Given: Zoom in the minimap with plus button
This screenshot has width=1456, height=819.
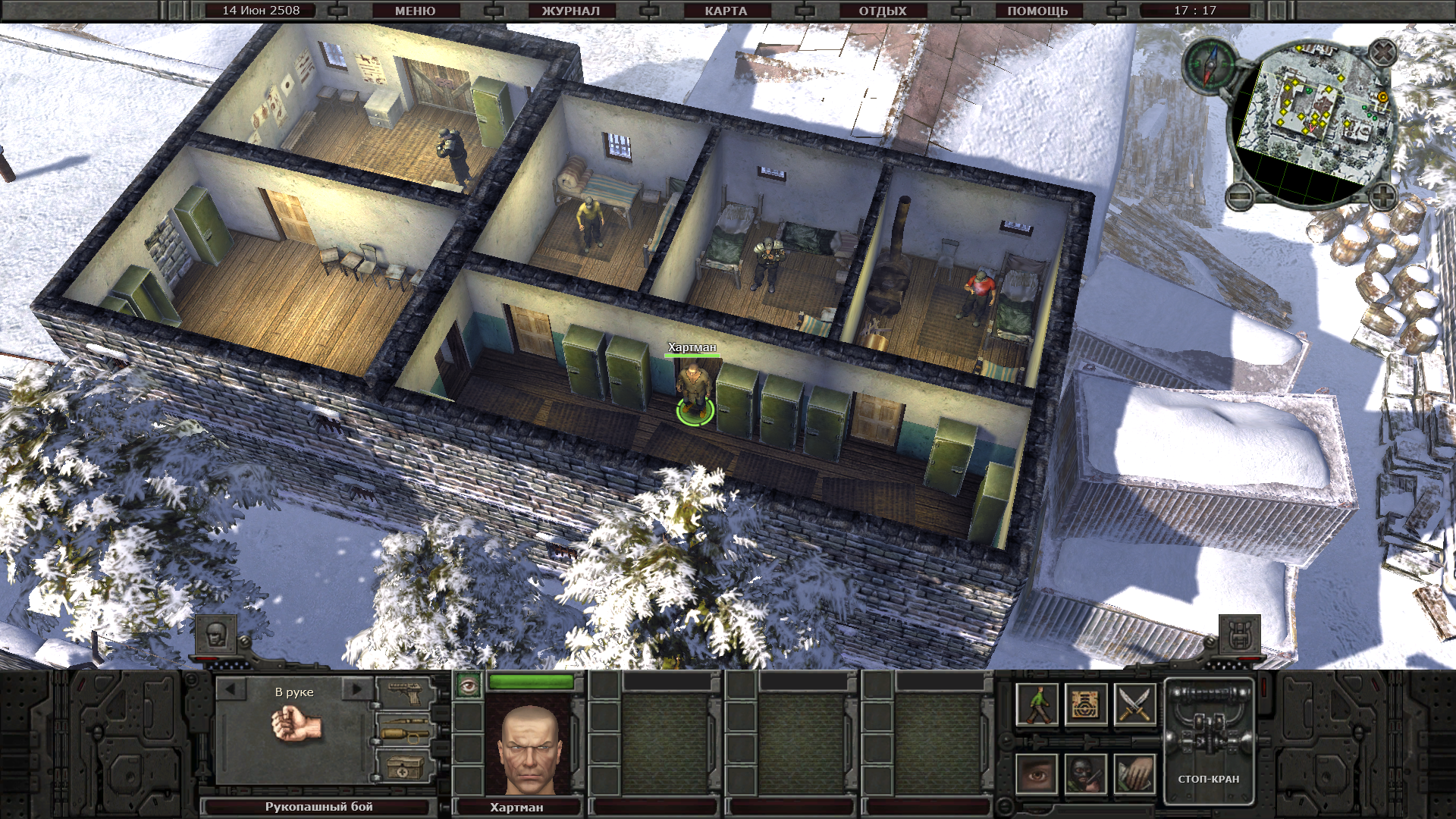Looking at the screenshot, I should click(1383, 196).
